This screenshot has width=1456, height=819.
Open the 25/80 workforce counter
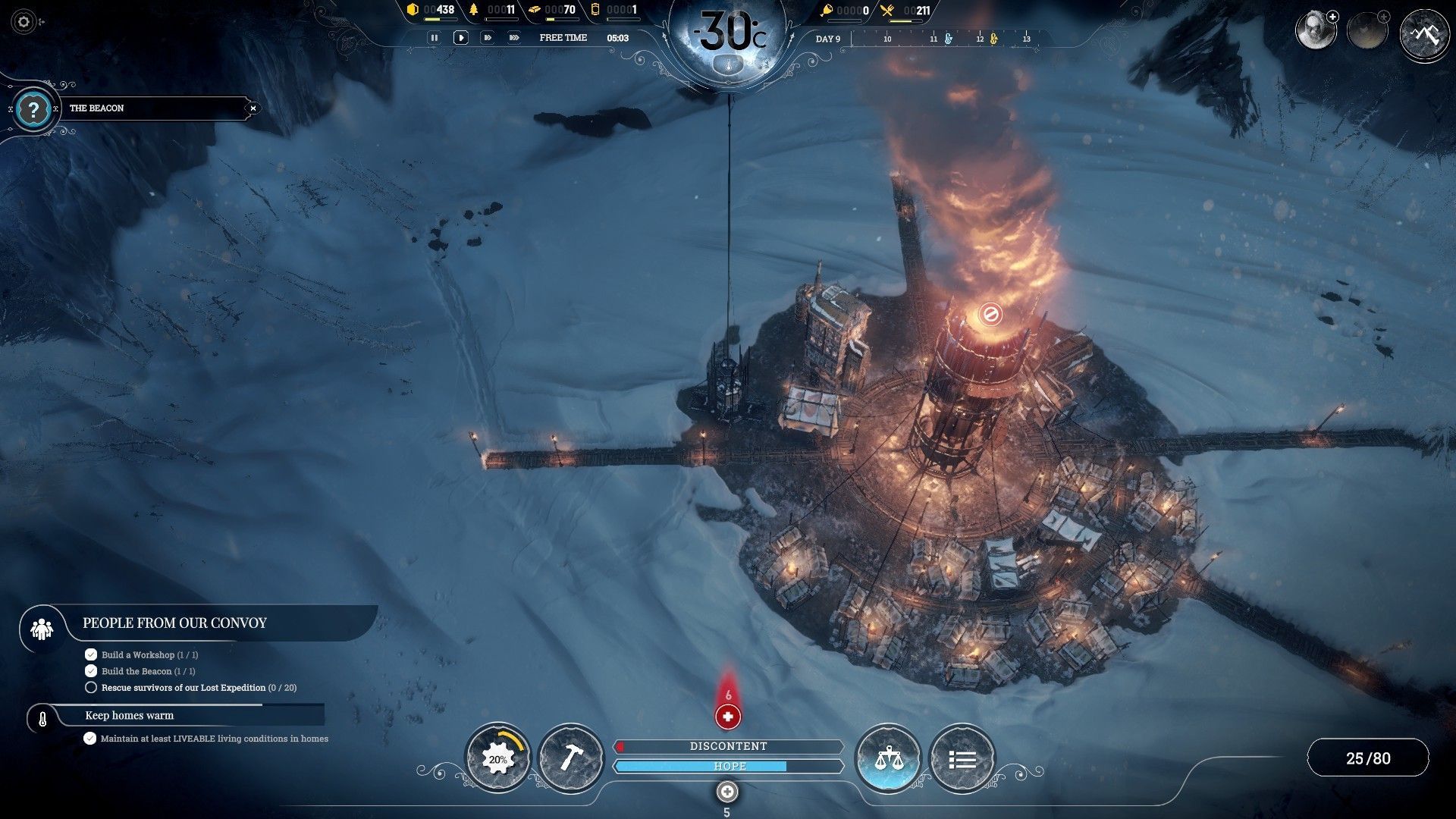[1368, 758]
